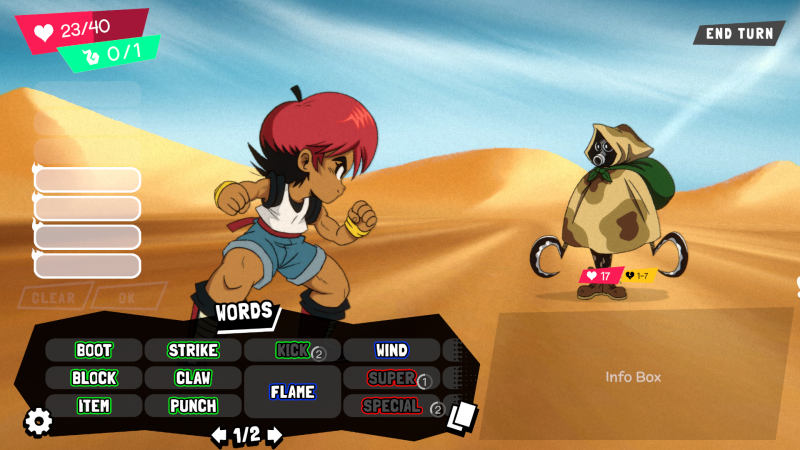This screenshot has width=800, height=450.
Task: Select the CLAW word
Action: pyautogui.click(x=193, y=379)
